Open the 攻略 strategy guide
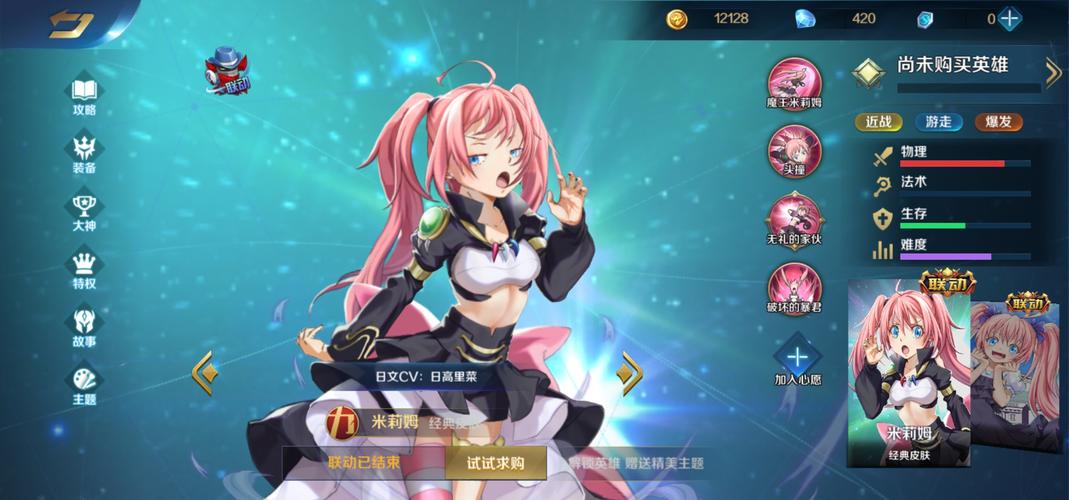Viewport: 1069px width, 500px height. (x=85, y=91)
